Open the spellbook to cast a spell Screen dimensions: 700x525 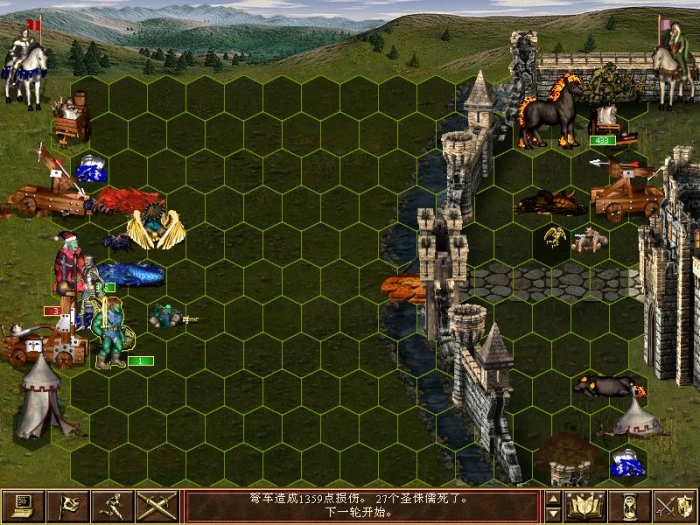click(x=585, y=506)
